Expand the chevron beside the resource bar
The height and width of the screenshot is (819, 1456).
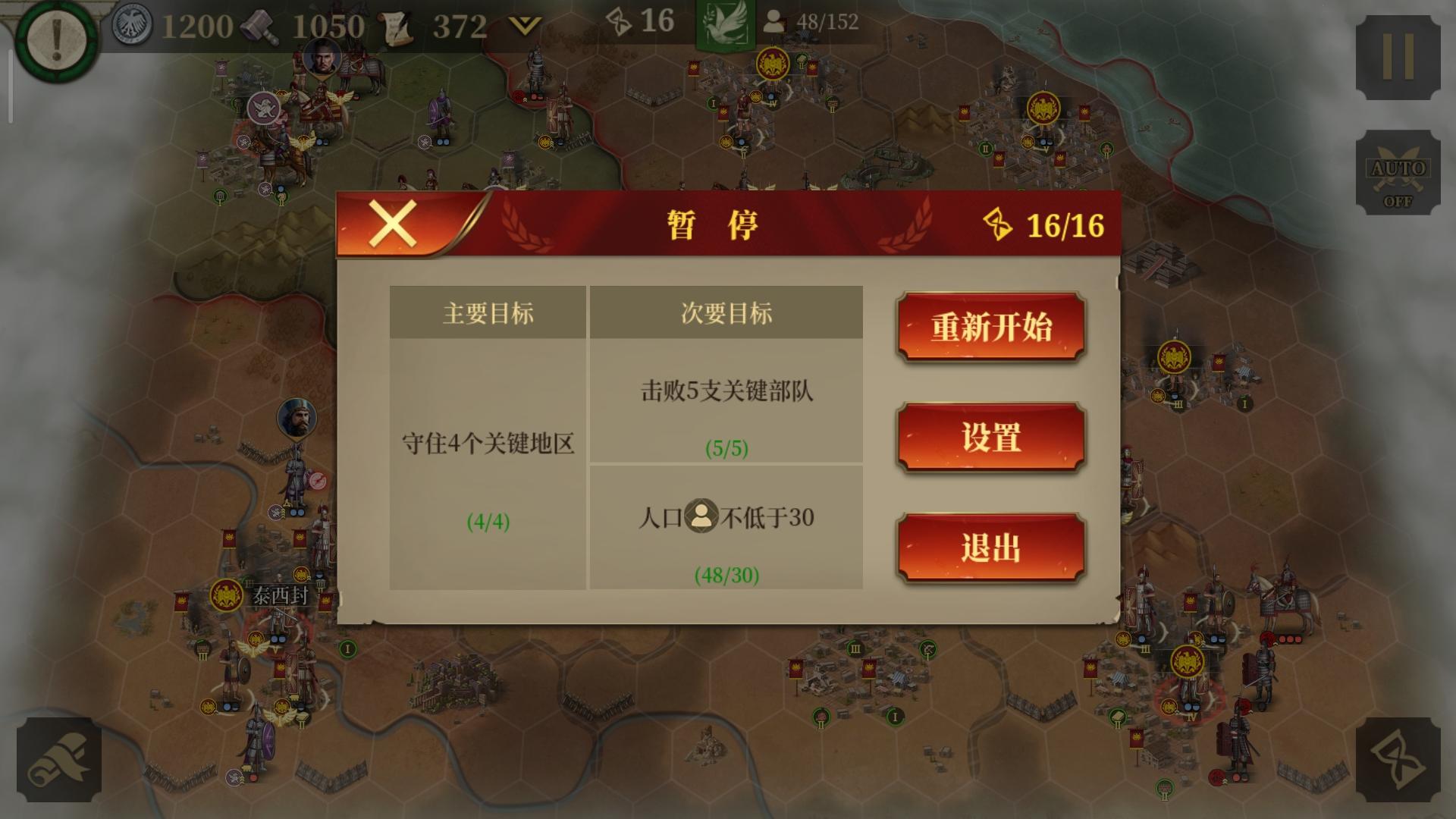tap(523, 23)
